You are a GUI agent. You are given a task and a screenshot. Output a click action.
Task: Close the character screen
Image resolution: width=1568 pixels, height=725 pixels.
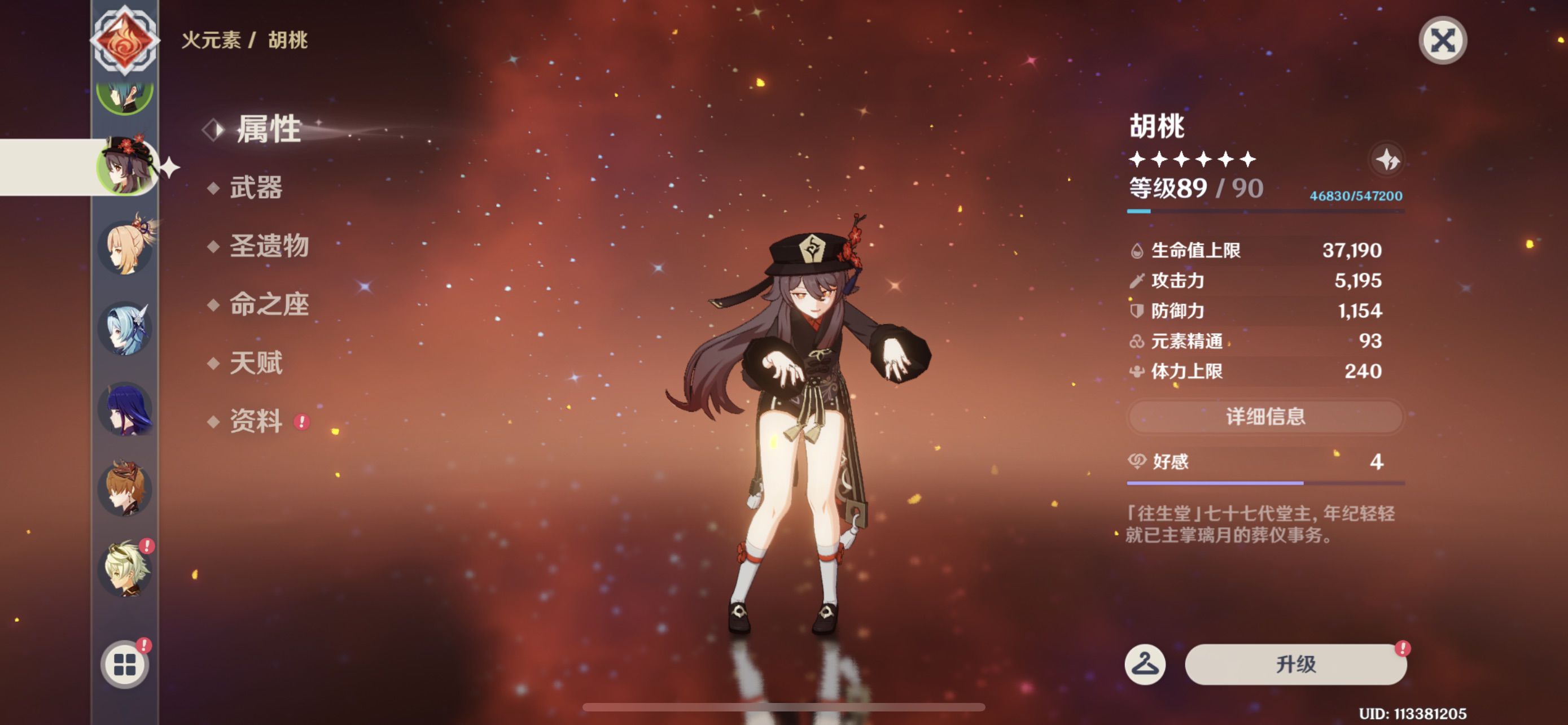coord(1442,41)
